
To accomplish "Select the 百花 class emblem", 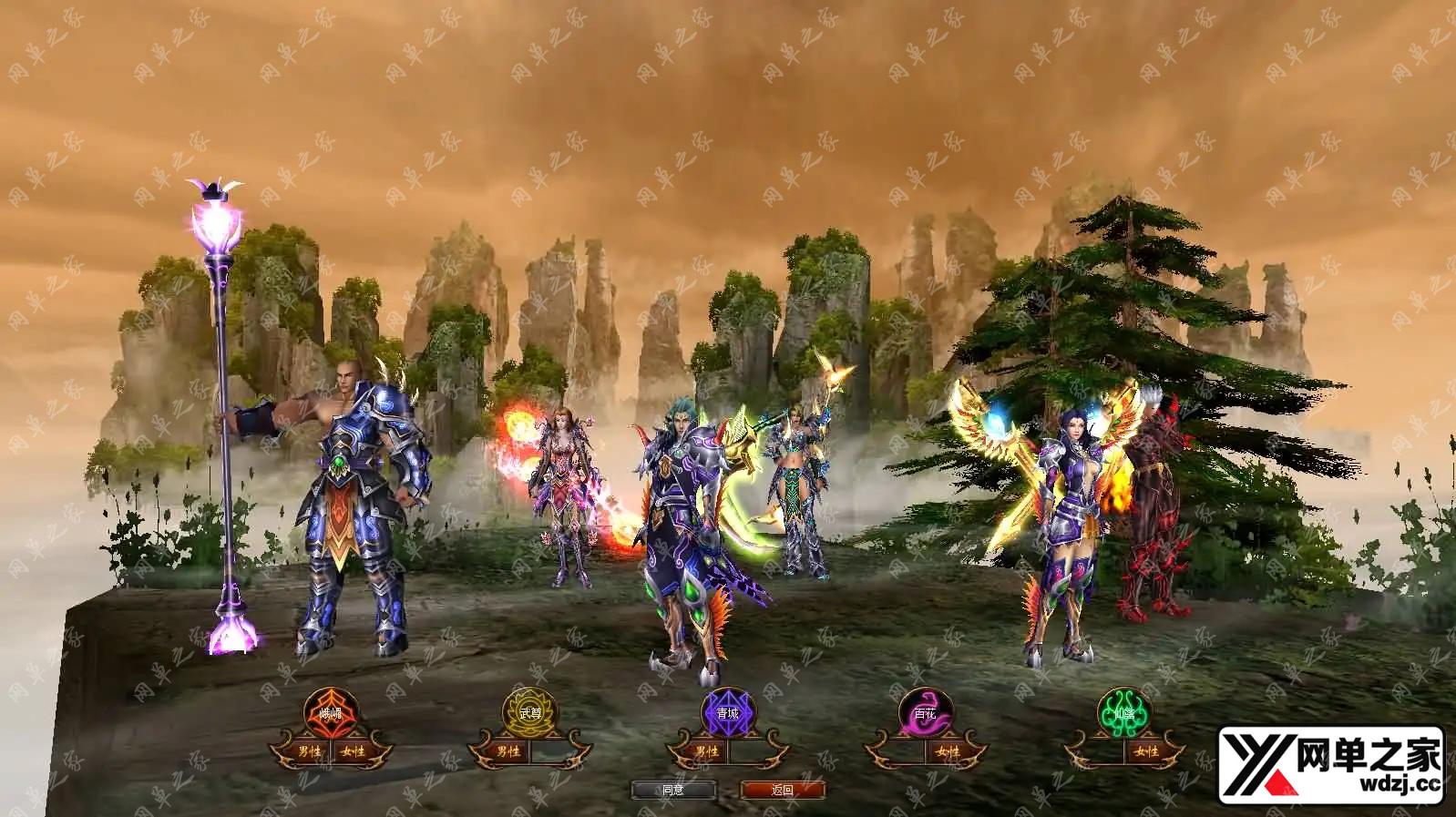I will tap(926, 712).
